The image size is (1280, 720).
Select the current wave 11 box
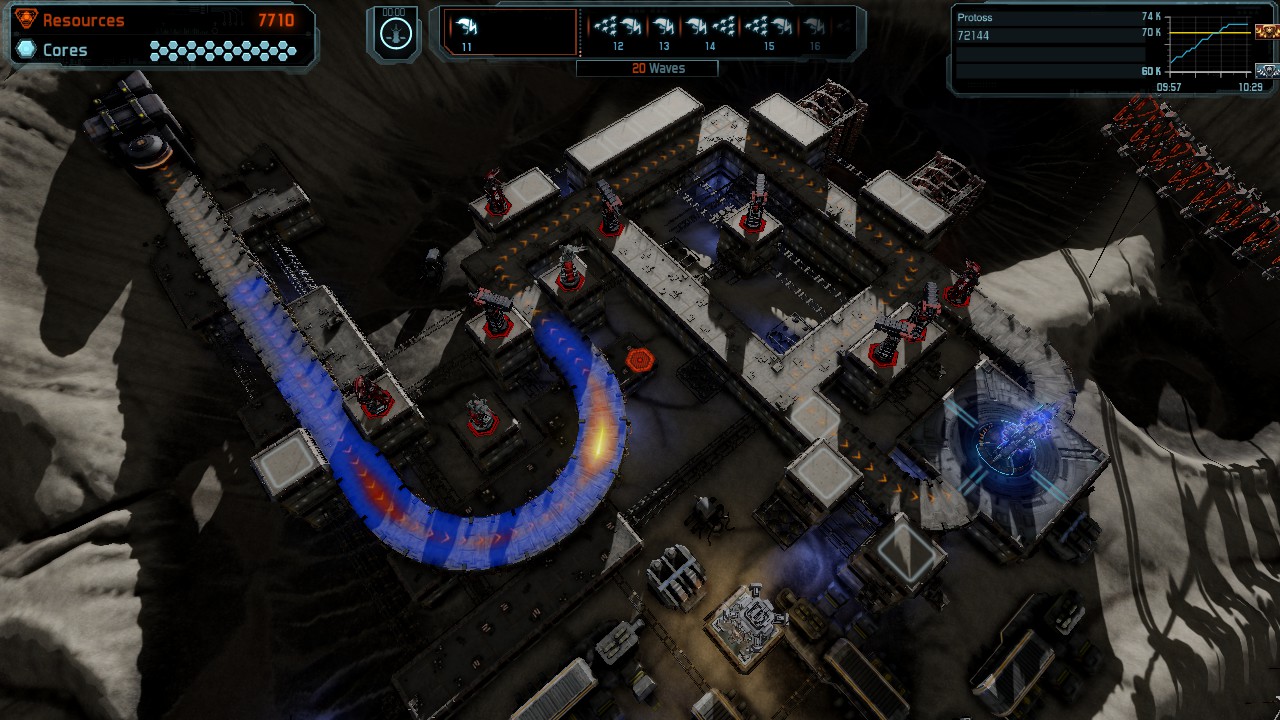[510, 33]
